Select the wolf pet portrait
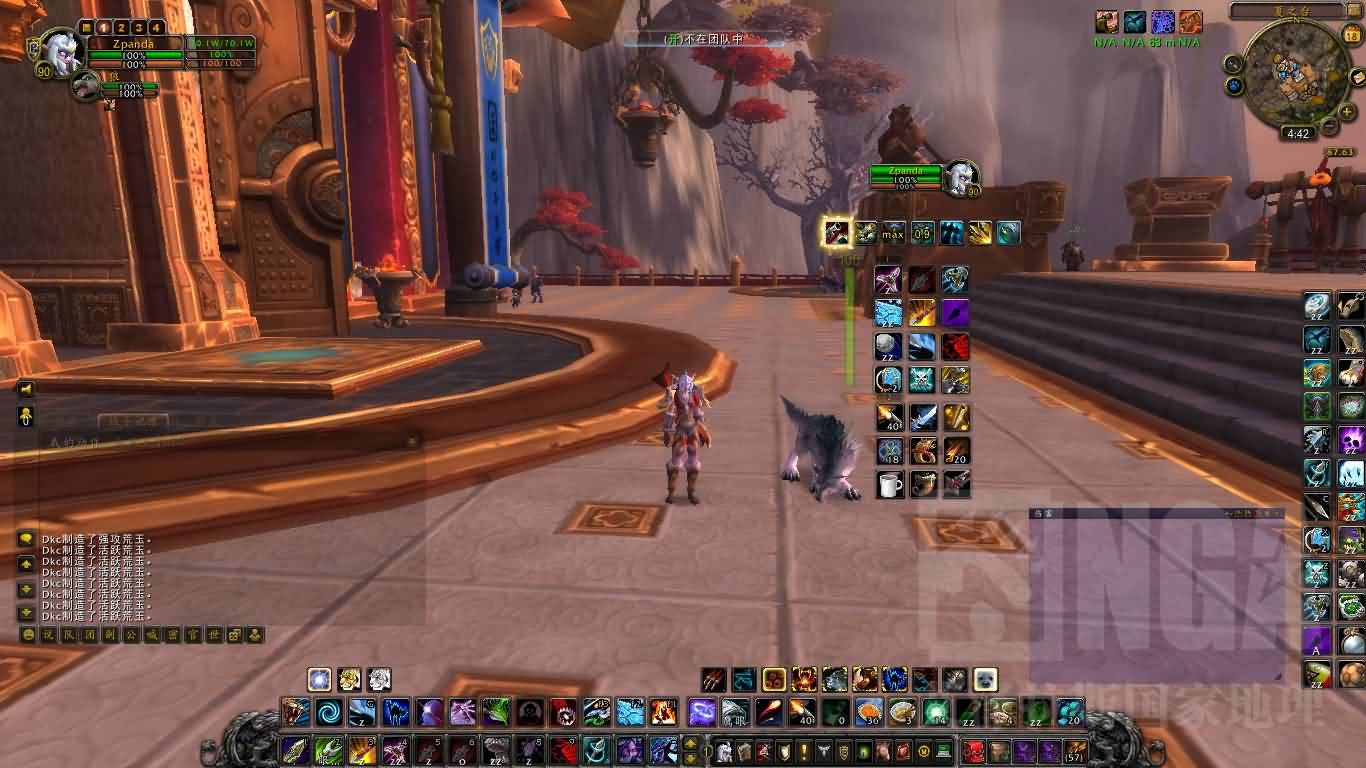1366x768 pixels. click(86, 86)
